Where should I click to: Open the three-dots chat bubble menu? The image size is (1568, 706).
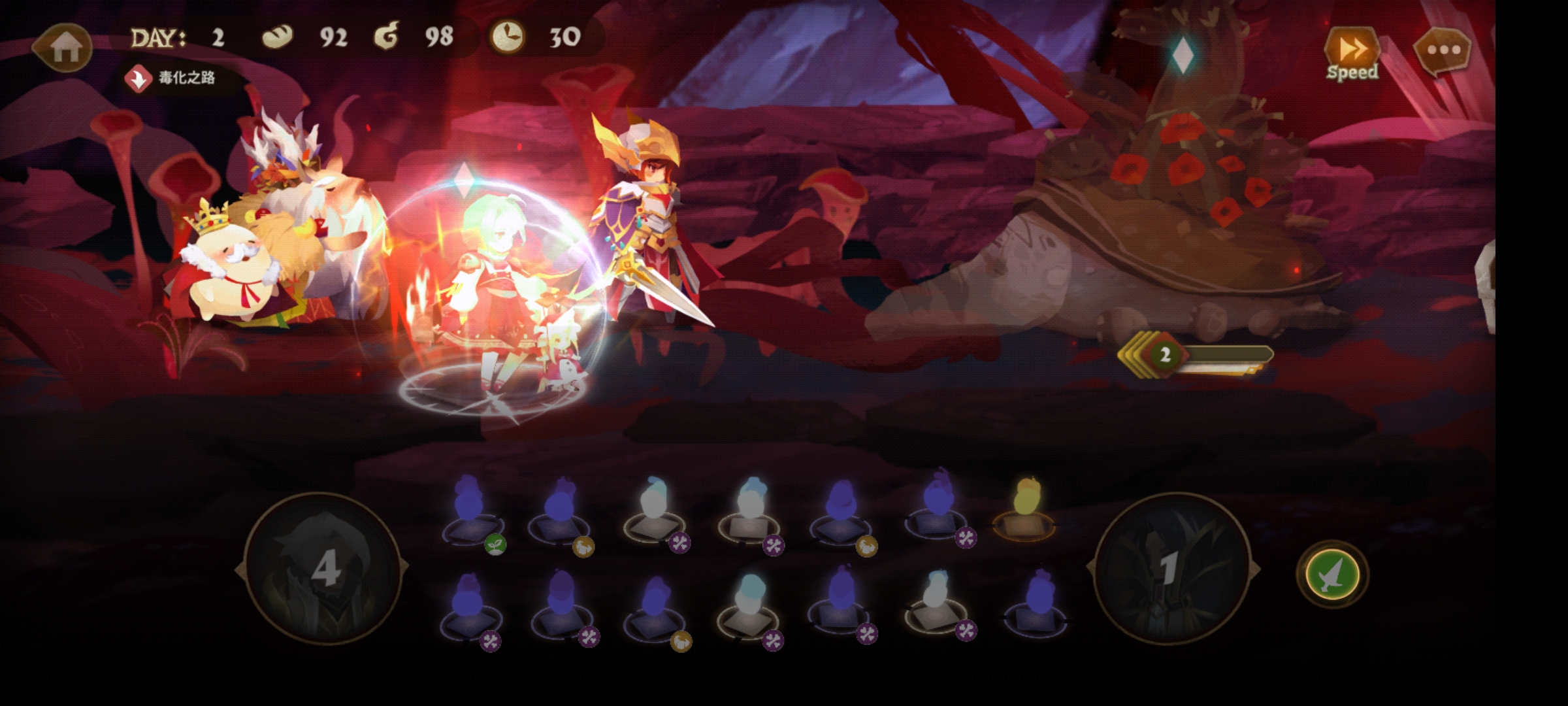point(1442,50)
